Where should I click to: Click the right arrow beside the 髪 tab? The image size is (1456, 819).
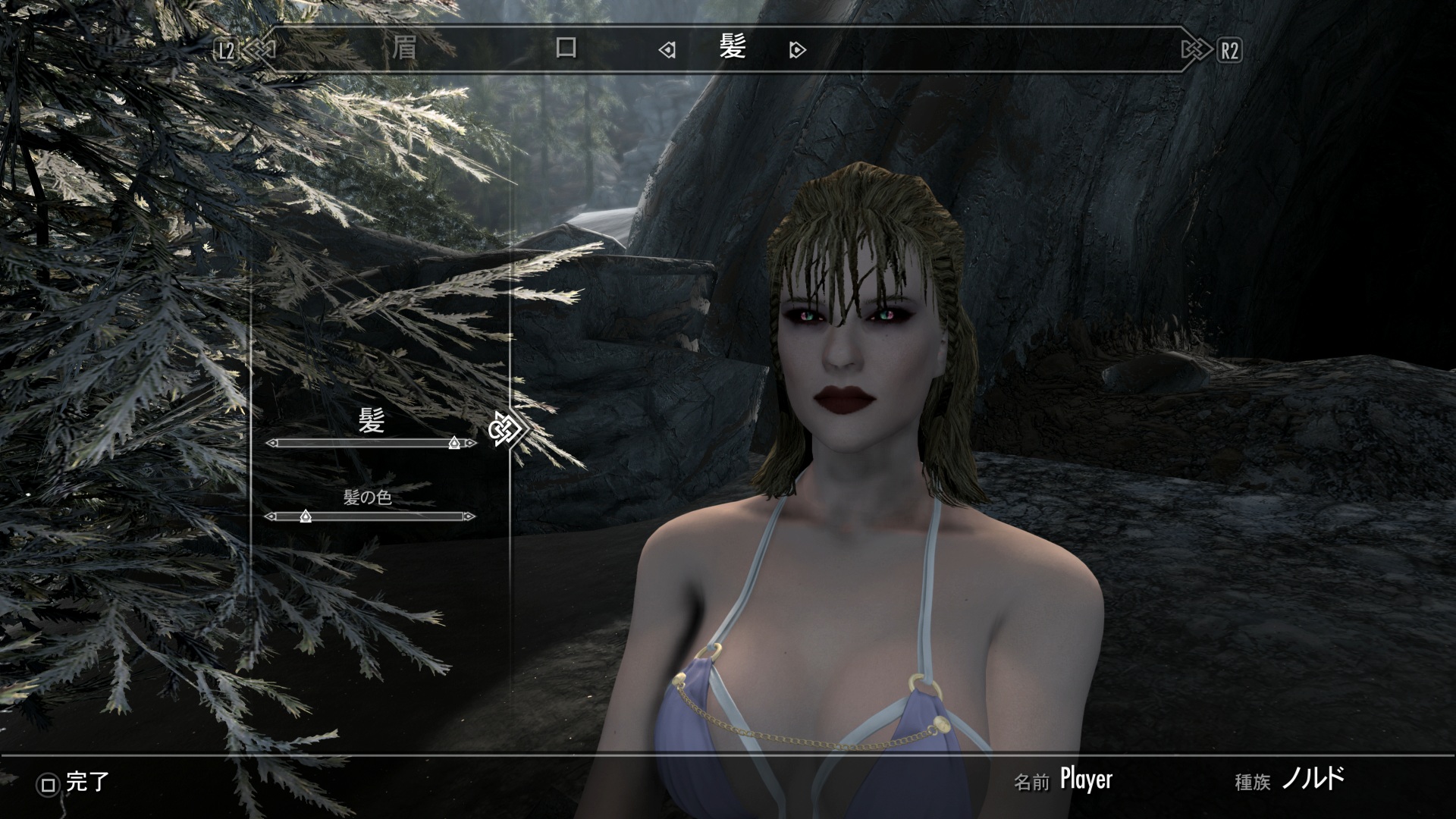(x=797, y=51)
